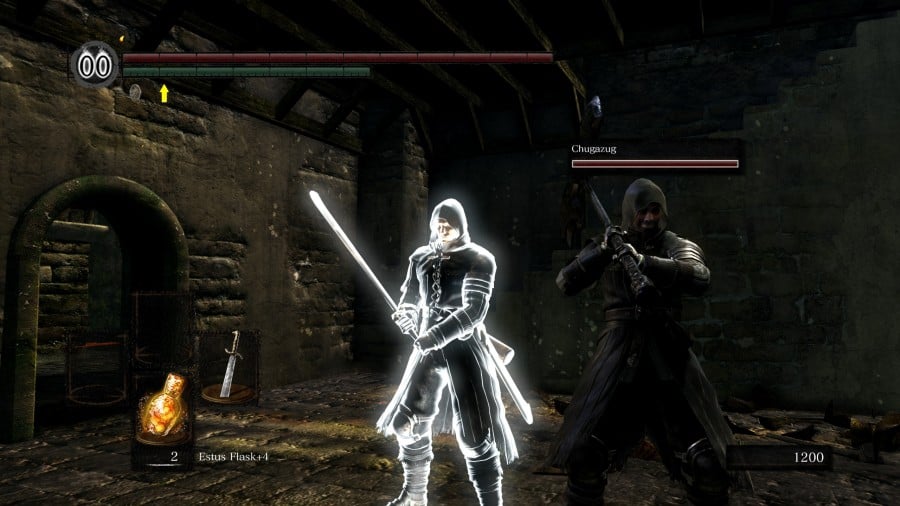Screen dimensions: 900x506
Task: Click the yellow up-arrow buff icon
Action: [x=164, y=93]
